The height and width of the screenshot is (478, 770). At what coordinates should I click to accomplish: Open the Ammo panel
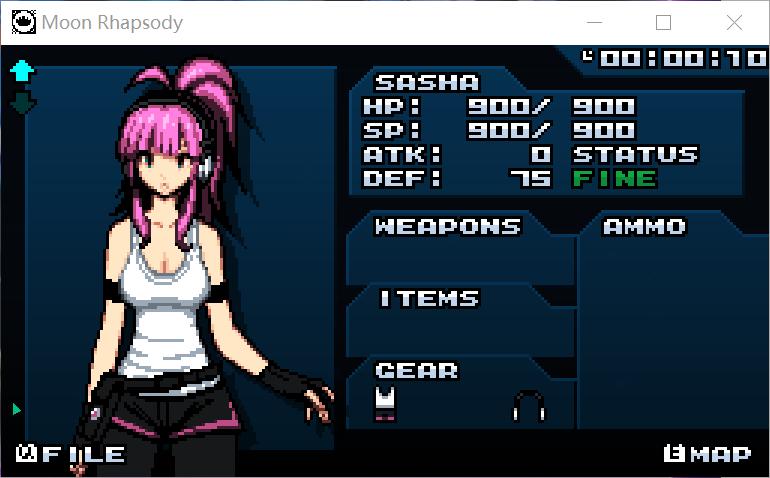coord(644,227)
